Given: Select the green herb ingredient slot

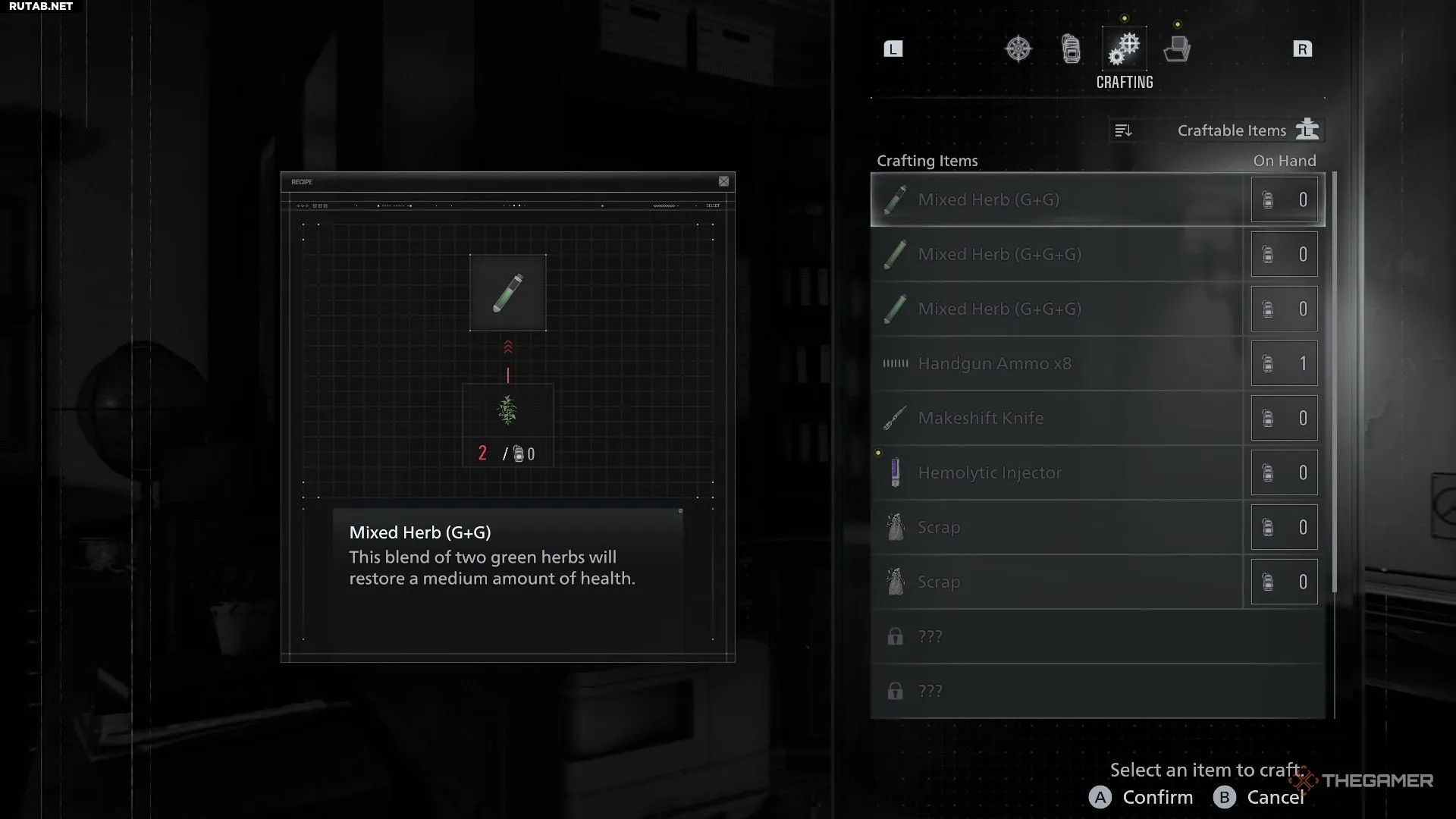Looking at the screenshot, I should (x=507, y=411).
